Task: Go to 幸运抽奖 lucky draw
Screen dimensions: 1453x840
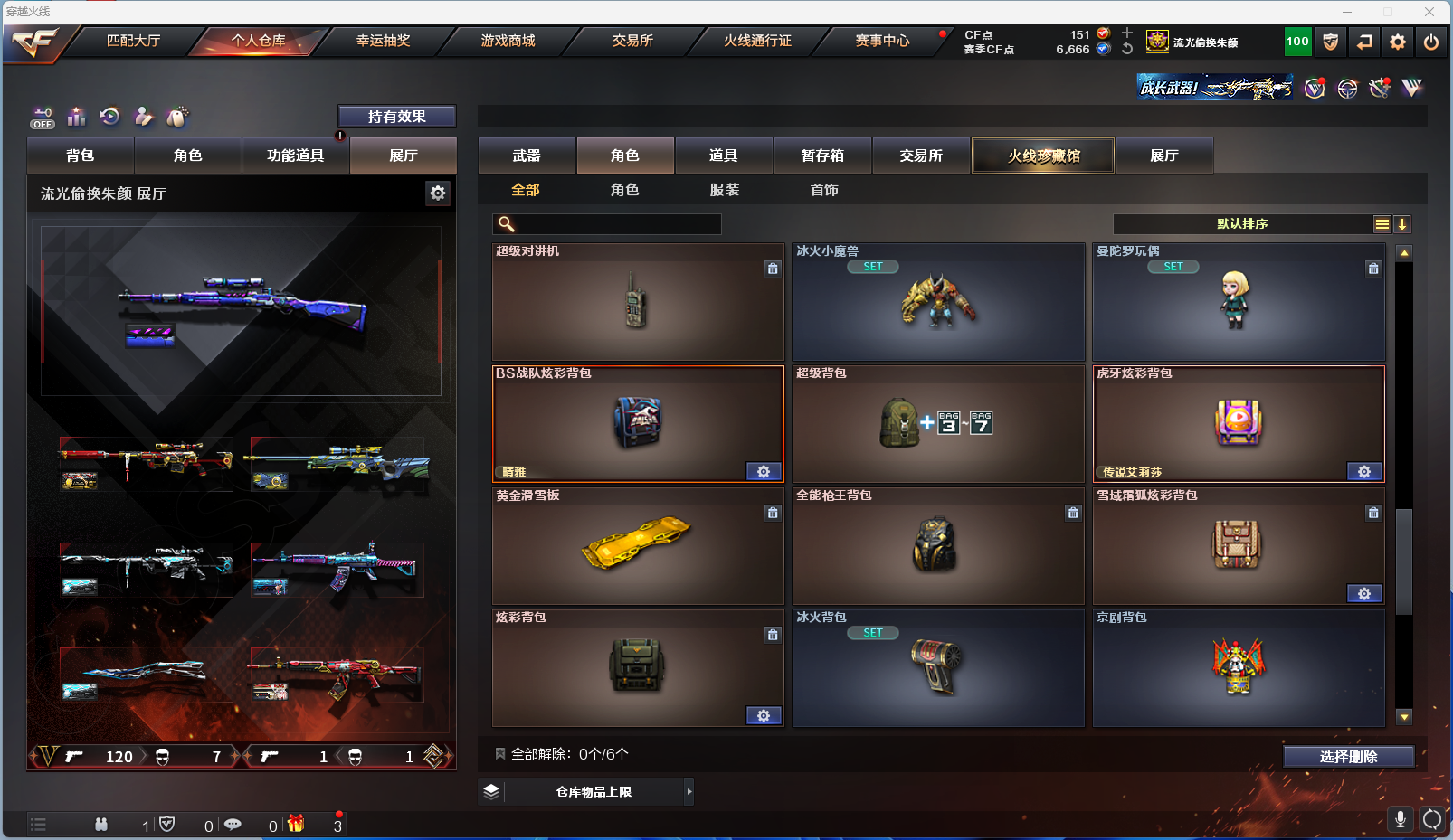Action: click(383, 41)
